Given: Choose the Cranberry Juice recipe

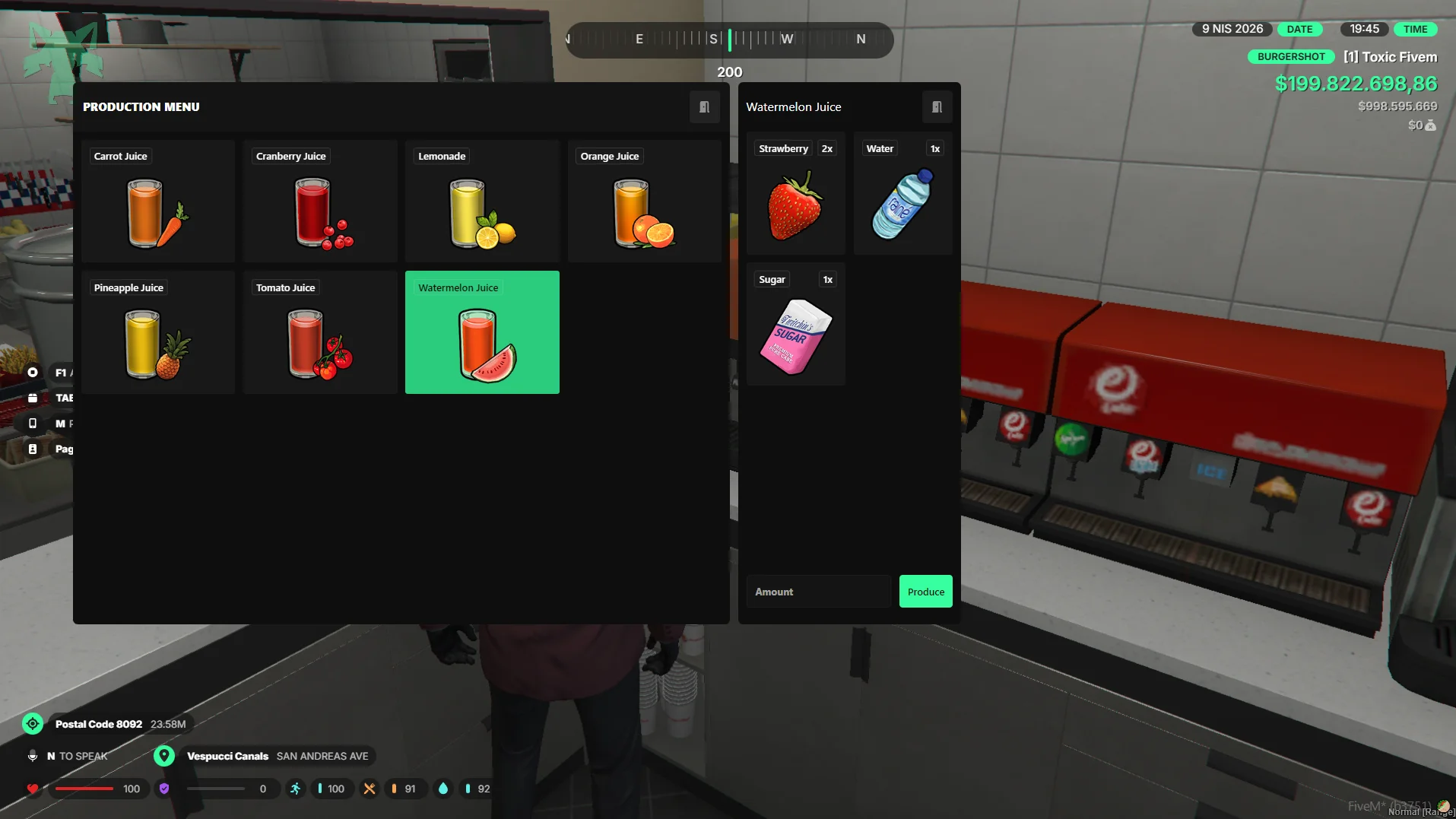Looking at the screenshot, I should click(x=320, y=202).
